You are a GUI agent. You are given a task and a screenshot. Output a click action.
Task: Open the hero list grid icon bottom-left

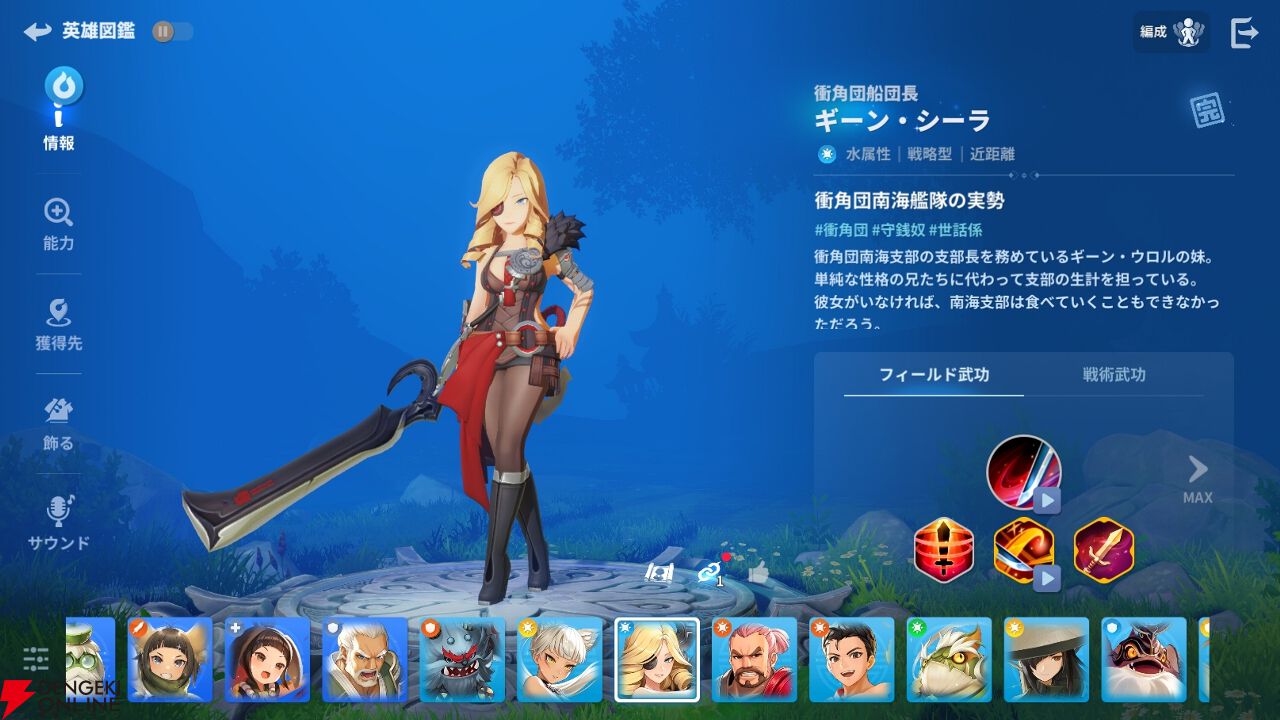click(36, 660)
